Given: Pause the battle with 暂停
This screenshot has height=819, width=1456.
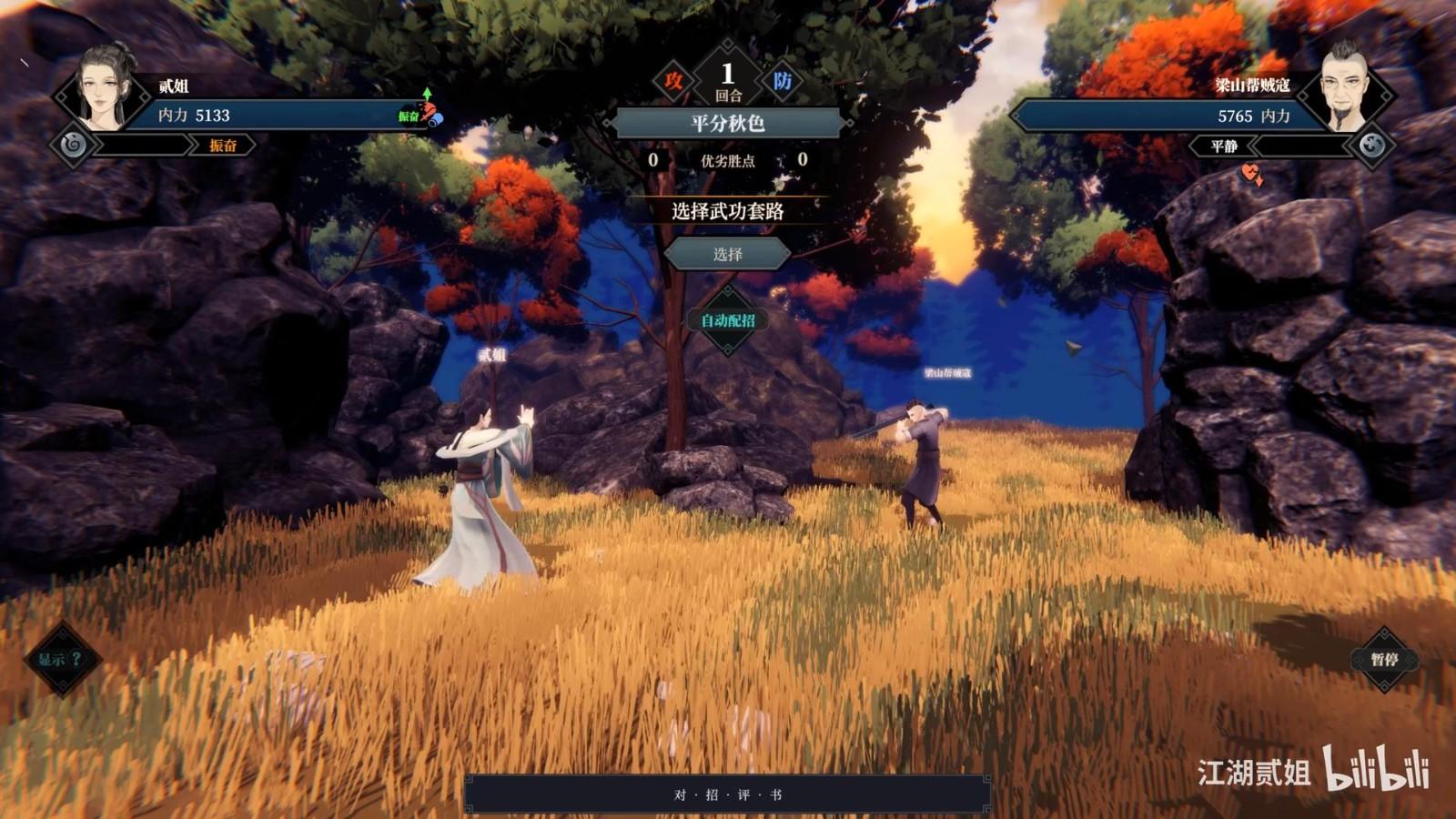Looking at the screenshot, I should click(x=1383, y=660).
